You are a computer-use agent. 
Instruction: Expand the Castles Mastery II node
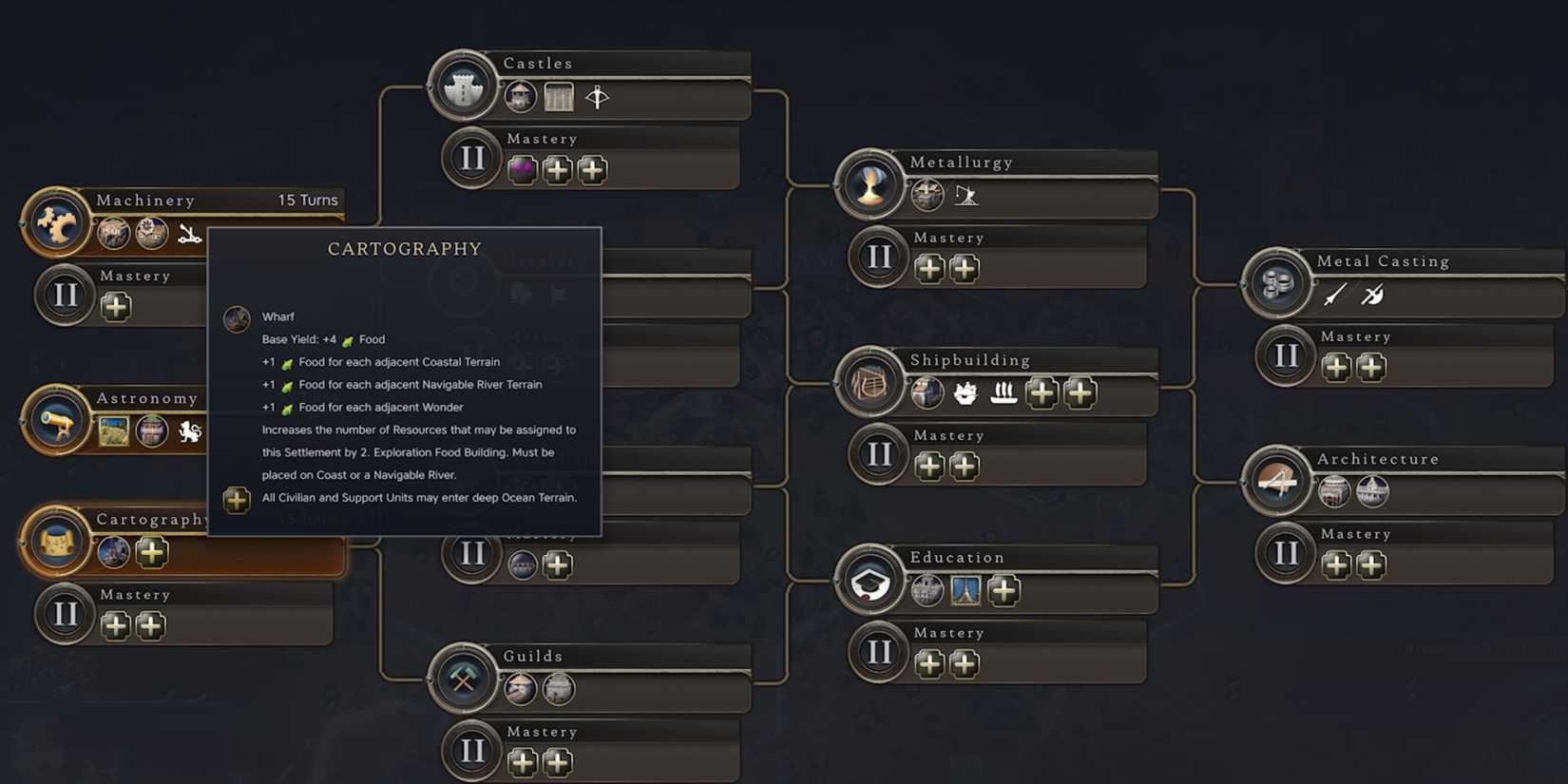coord(472,158)
